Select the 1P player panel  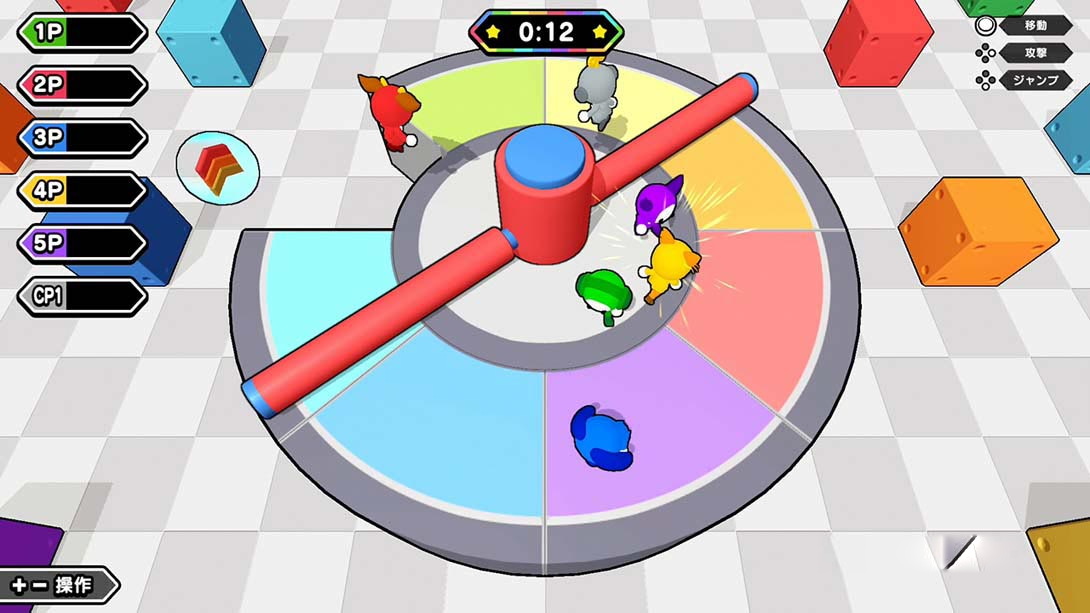pyautogui.click(x=82, y=32)
